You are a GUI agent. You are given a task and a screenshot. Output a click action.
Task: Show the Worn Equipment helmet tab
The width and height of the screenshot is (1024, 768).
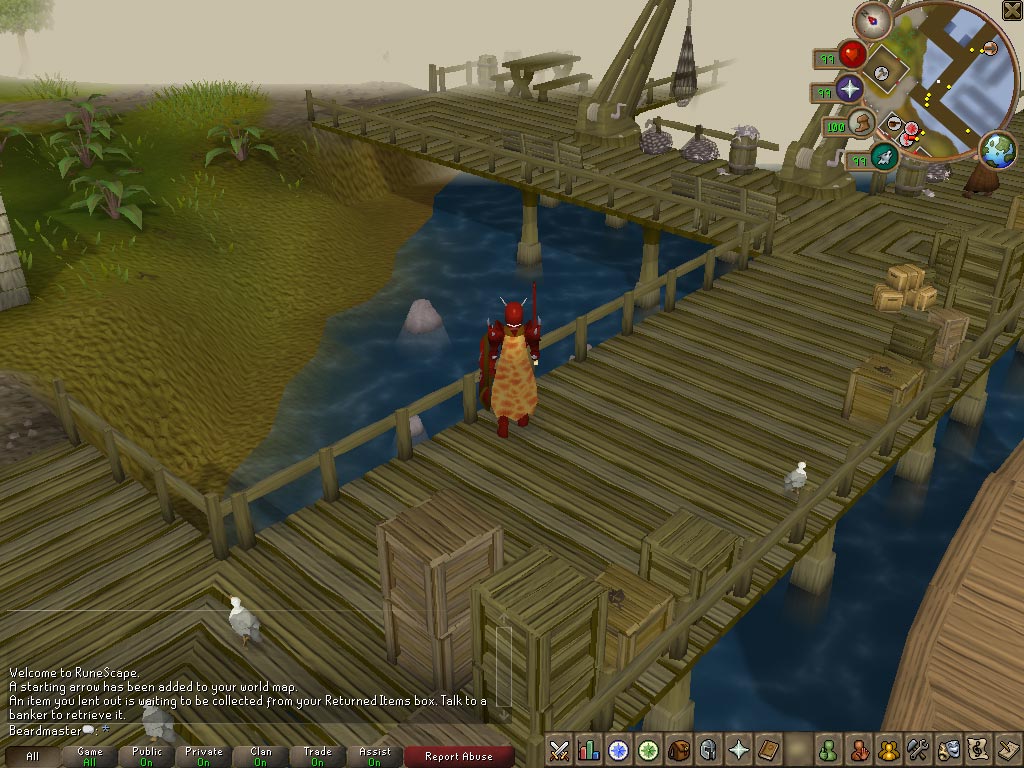[x=709, y=749]
